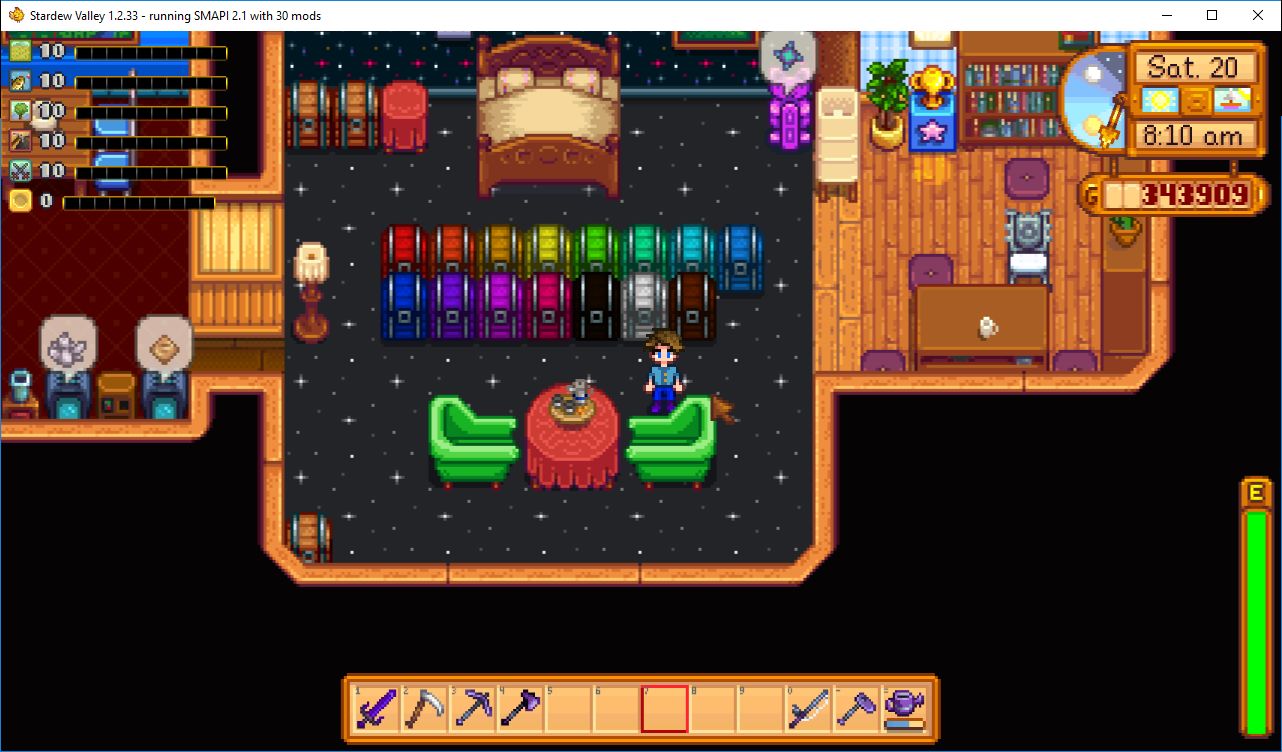Close the Stardew Valley window
Image resolution: width=1282 pixels, height=752 pixels.
point(1258,15)
